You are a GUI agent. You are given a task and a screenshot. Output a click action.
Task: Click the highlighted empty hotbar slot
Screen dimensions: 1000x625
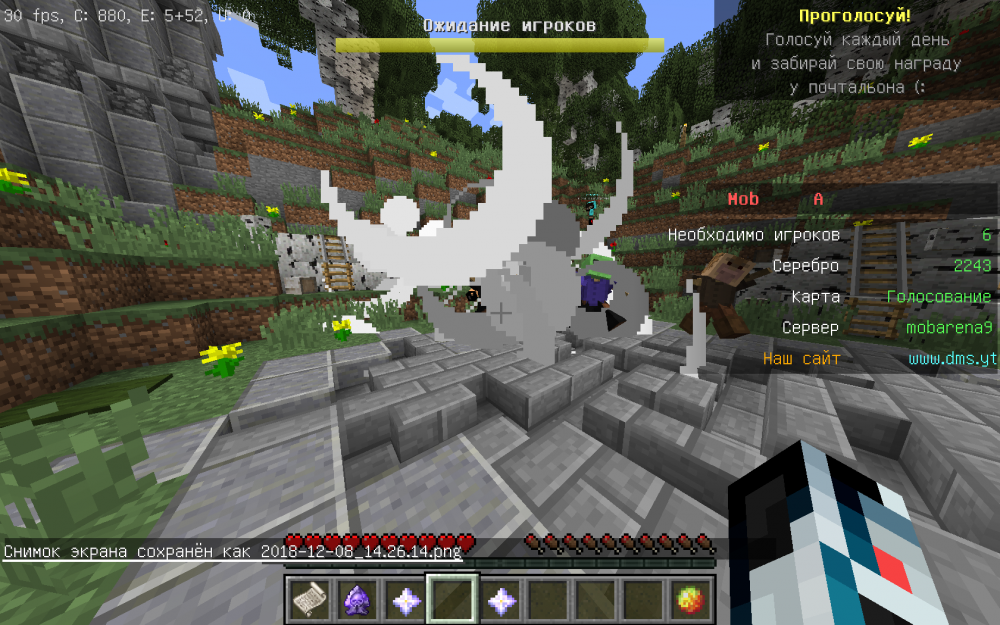click(453, 600)
